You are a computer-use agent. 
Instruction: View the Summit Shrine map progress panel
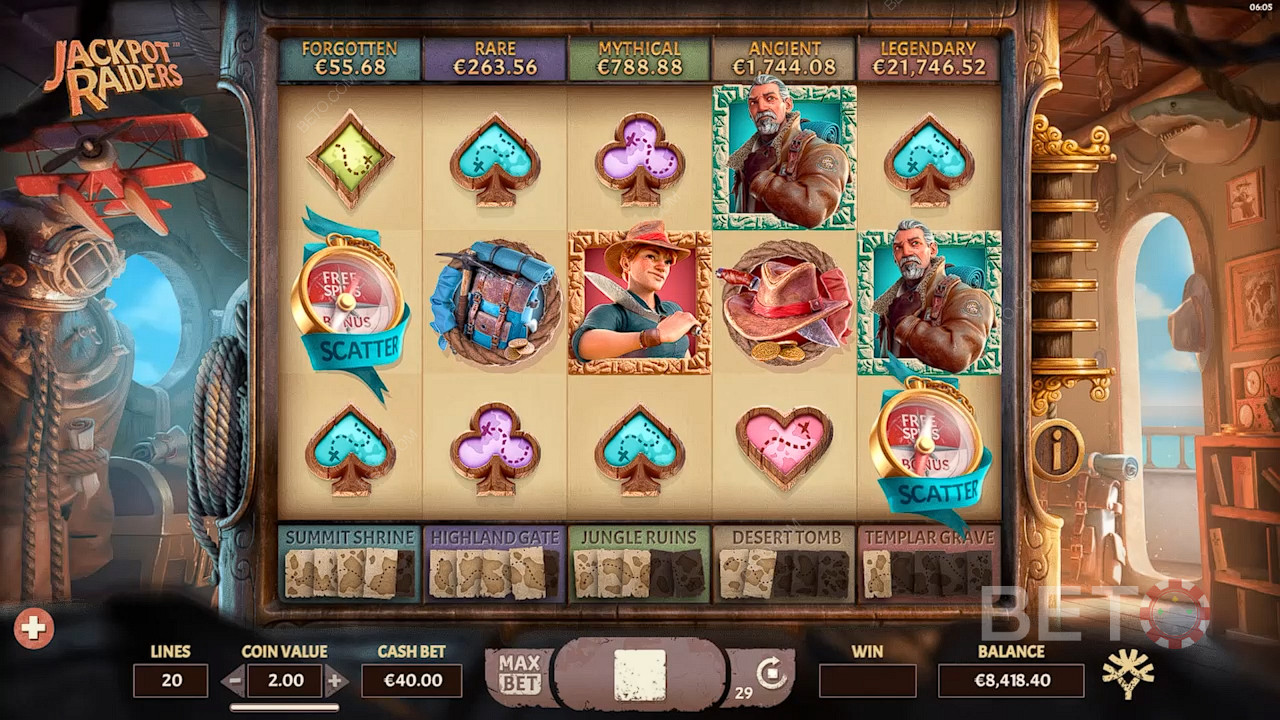point(349,563)
